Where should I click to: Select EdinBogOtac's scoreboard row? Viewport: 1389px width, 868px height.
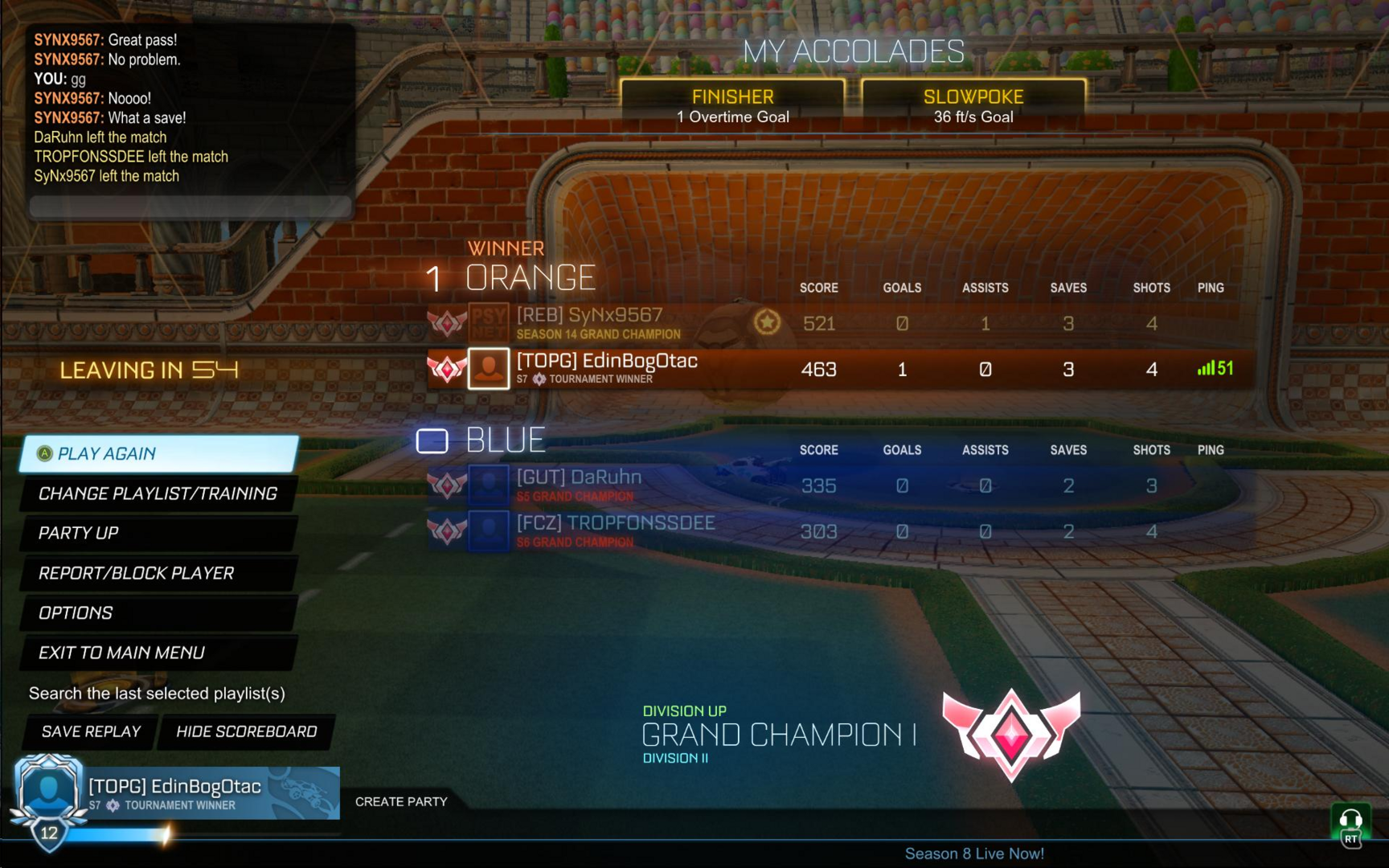[840, 369]
